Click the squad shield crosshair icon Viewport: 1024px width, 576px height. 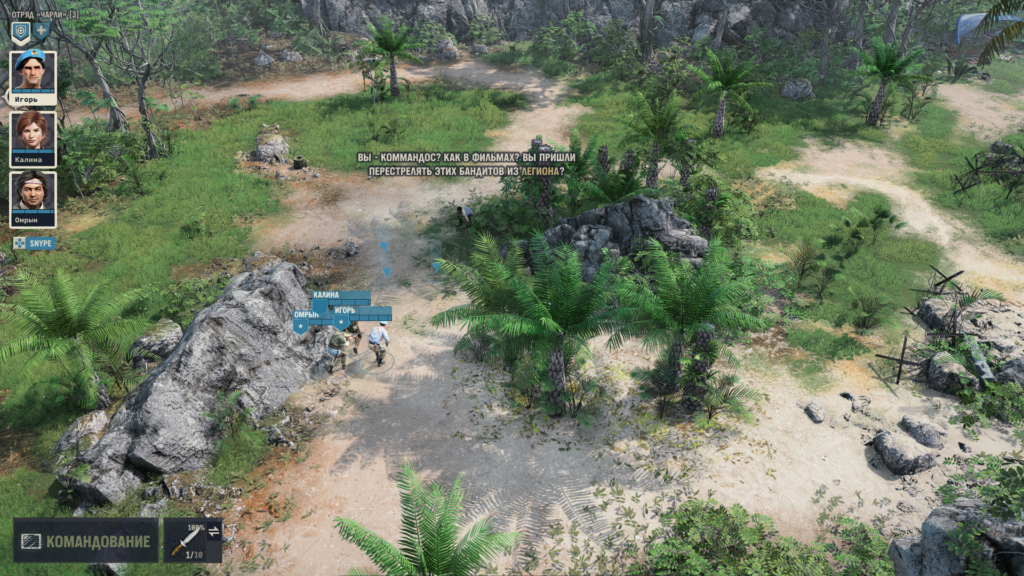20,33
